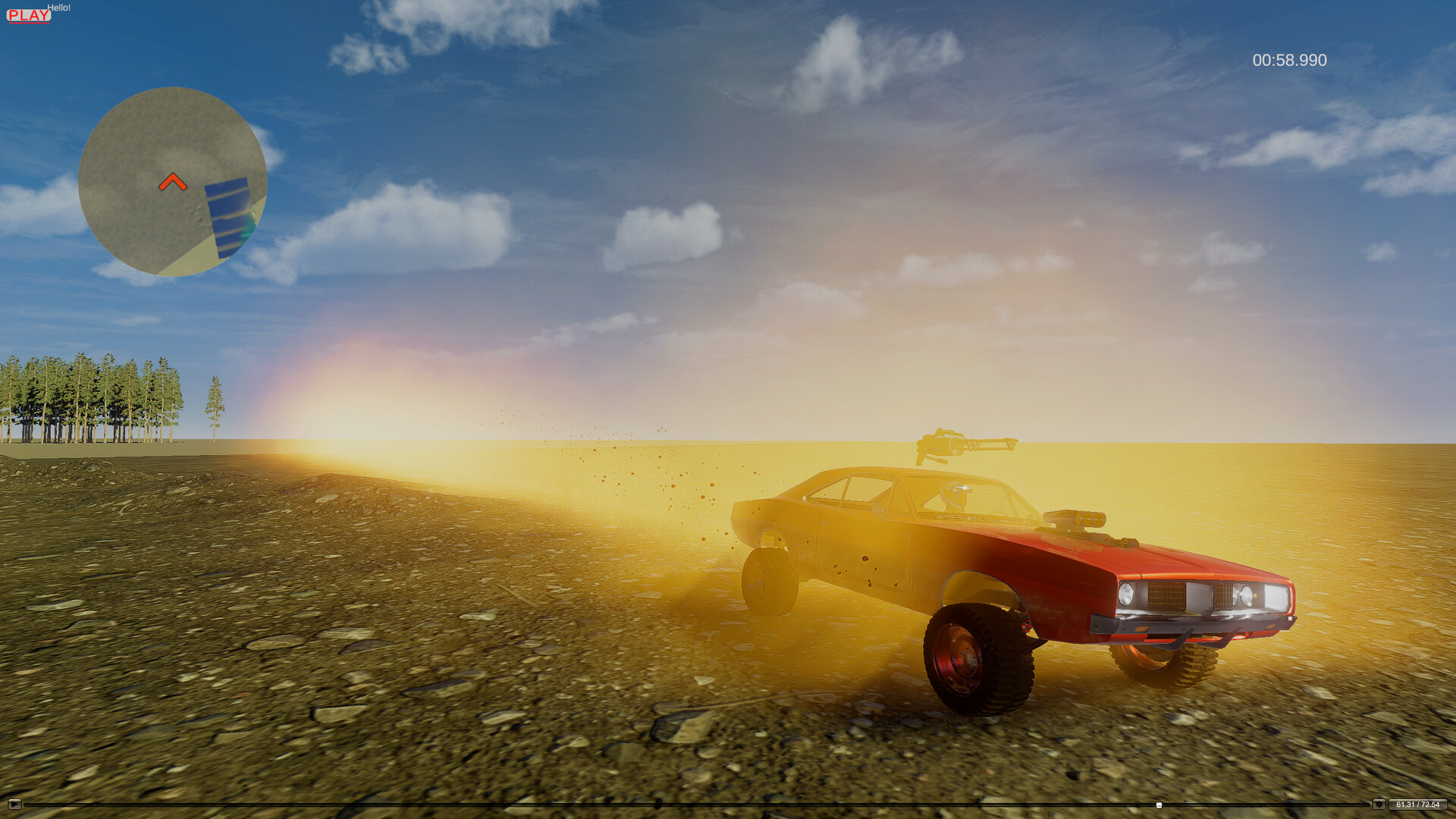Switch to the replay timeline bar
This screenshot has height=819, width=1456.
tap(682, 804)
